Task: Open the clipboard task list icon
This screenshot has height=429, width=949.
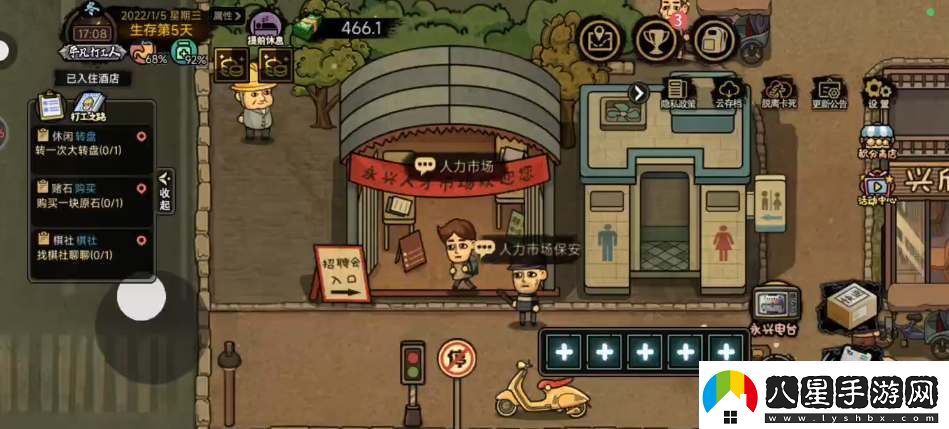Action: pyautogui.click(x=50, y=105)
